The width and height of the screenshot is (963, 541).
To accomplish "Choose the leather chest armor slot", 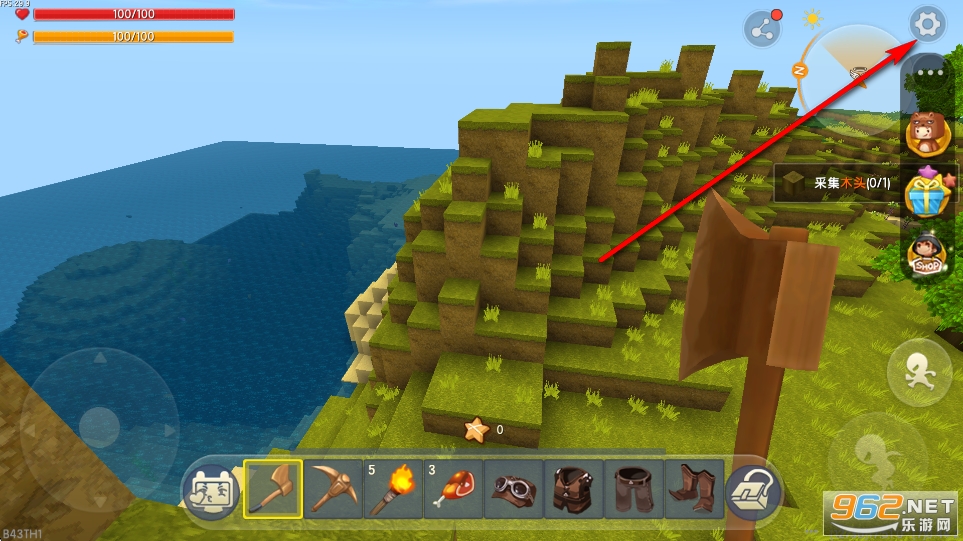I will click(573, 489).
